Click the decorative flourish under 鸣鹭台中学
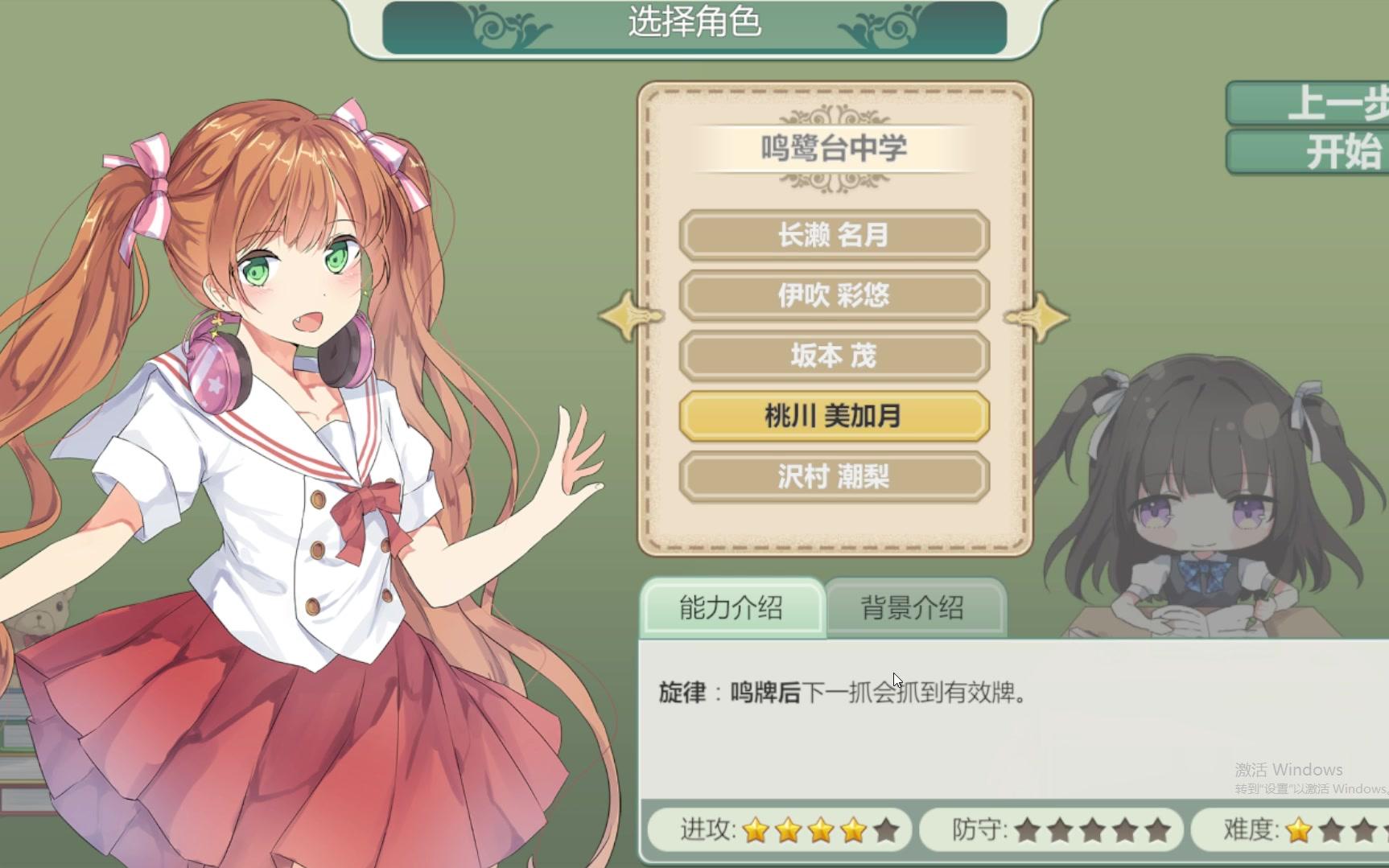The height and width of the screenshot is (868, 1389). tap(835, 183)
